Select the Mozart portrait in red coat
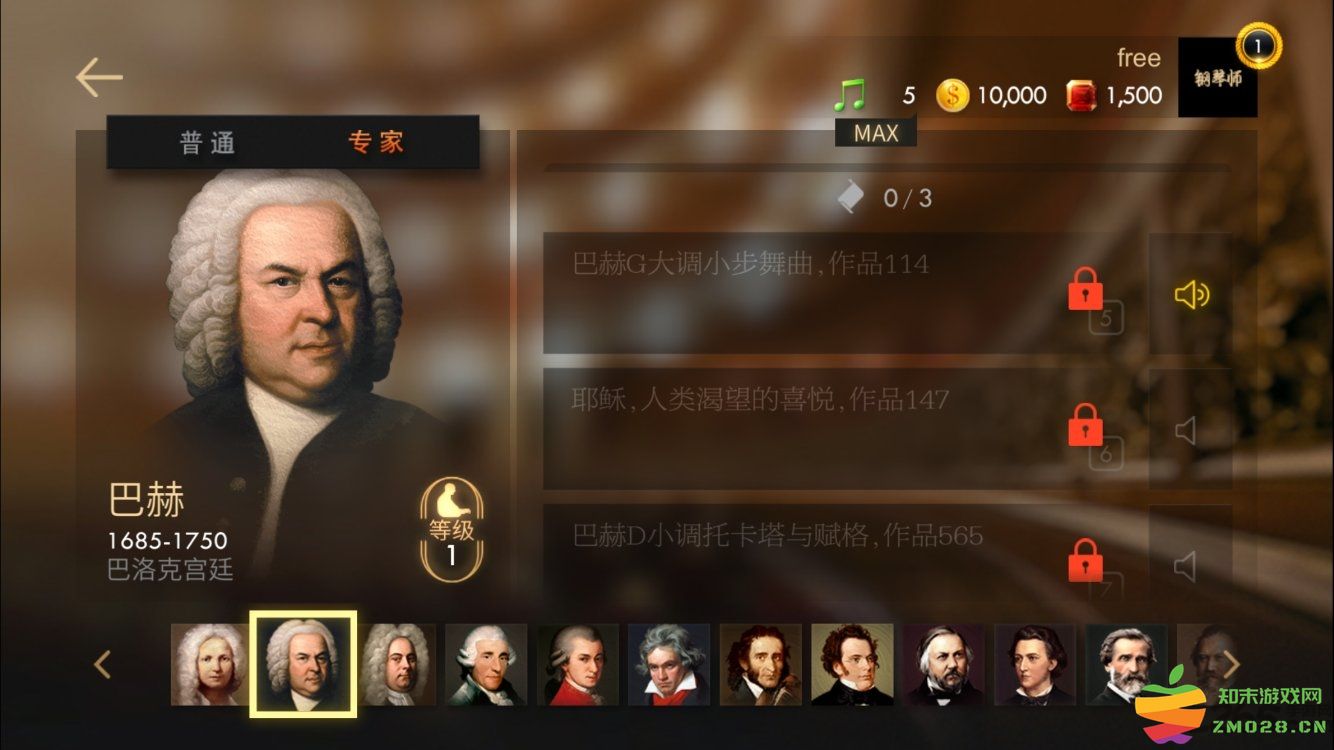 click(x=577, y=665)
